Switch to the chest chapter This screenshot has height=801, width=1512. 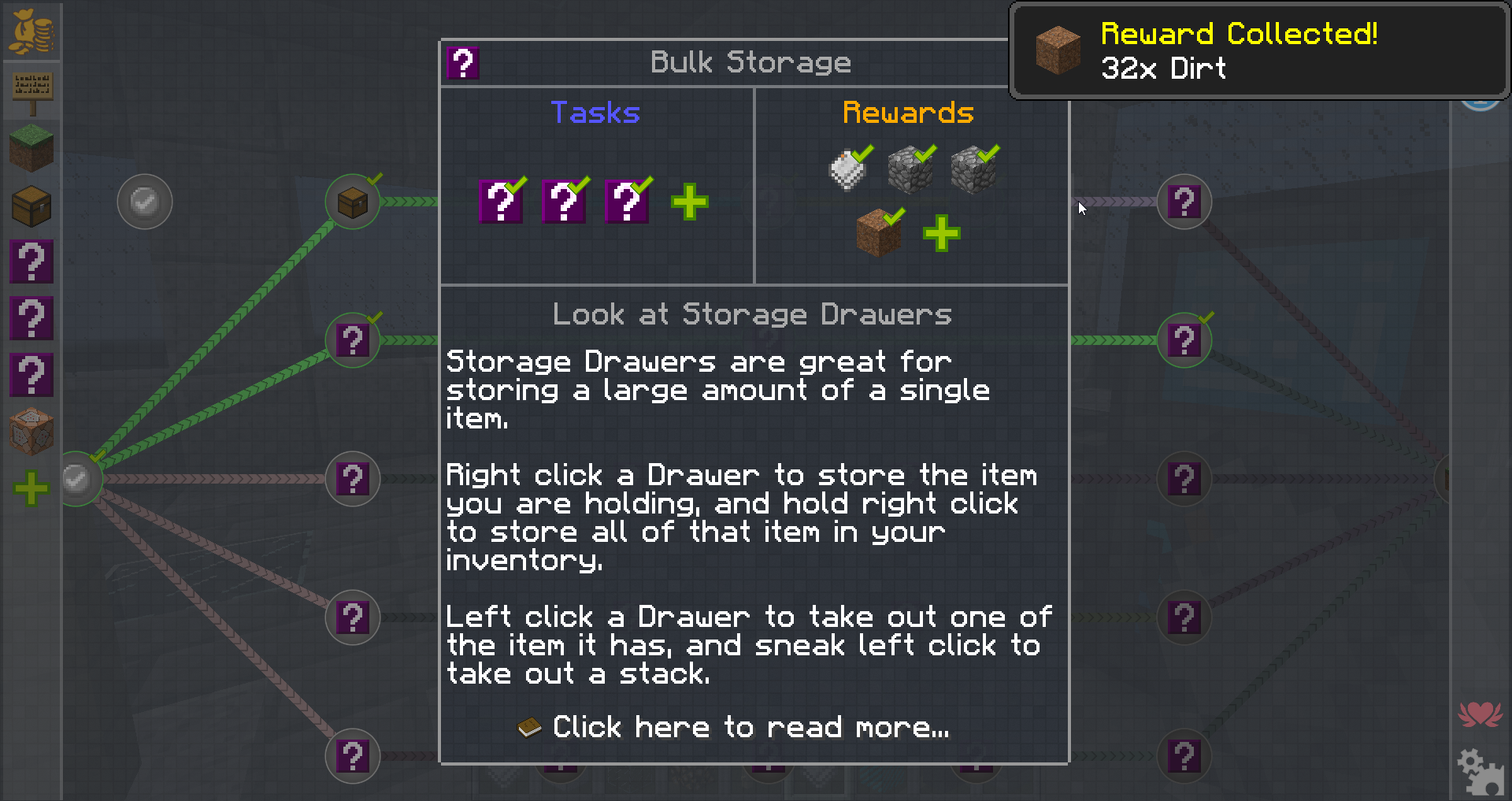31,206
